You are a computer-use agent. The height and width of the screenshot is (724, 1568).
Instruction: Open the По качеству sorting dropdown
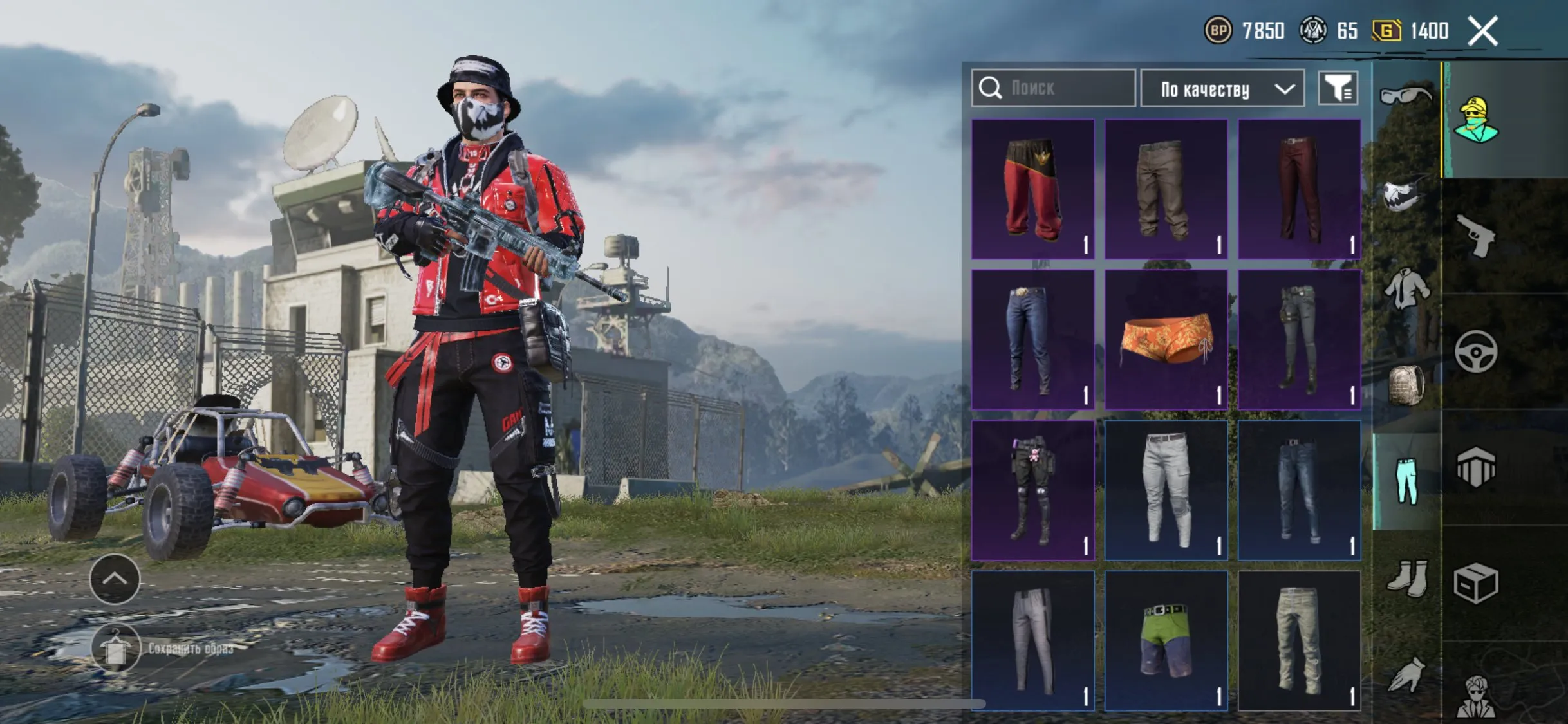(x=1220, y=88)
